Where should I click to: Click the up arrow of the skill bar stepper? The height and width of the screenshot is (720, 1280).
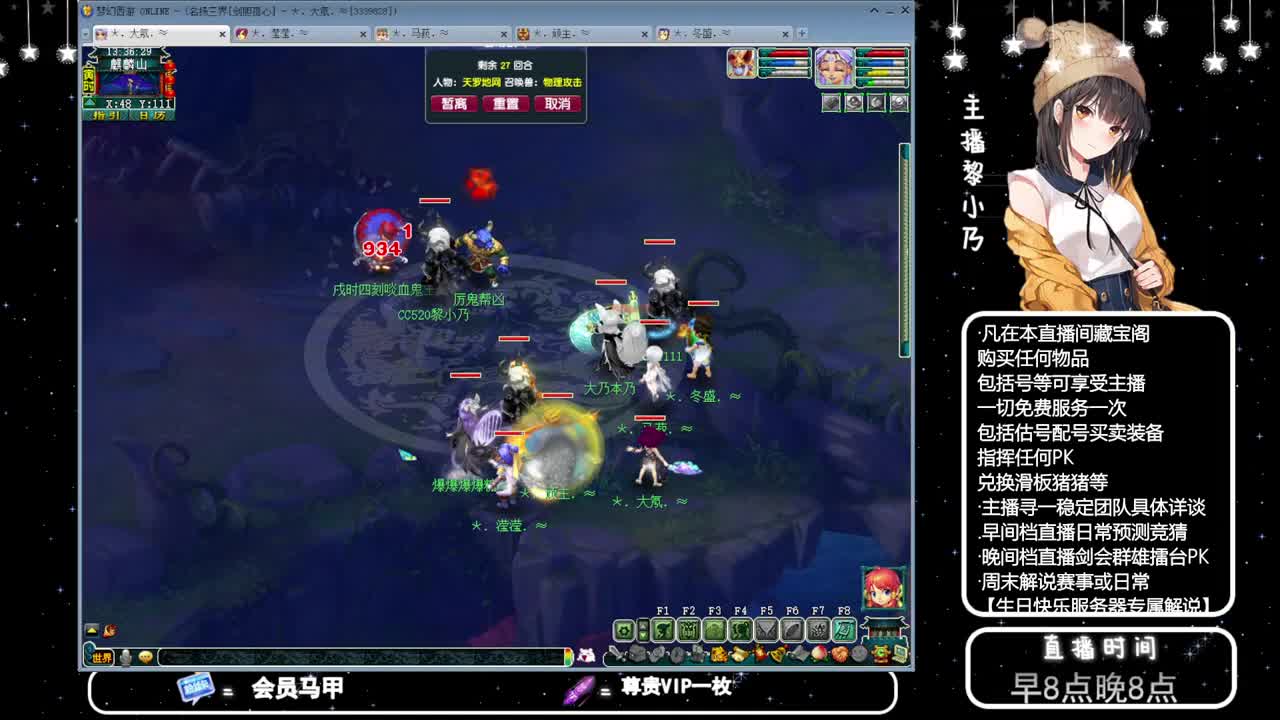tap(644, 625)
